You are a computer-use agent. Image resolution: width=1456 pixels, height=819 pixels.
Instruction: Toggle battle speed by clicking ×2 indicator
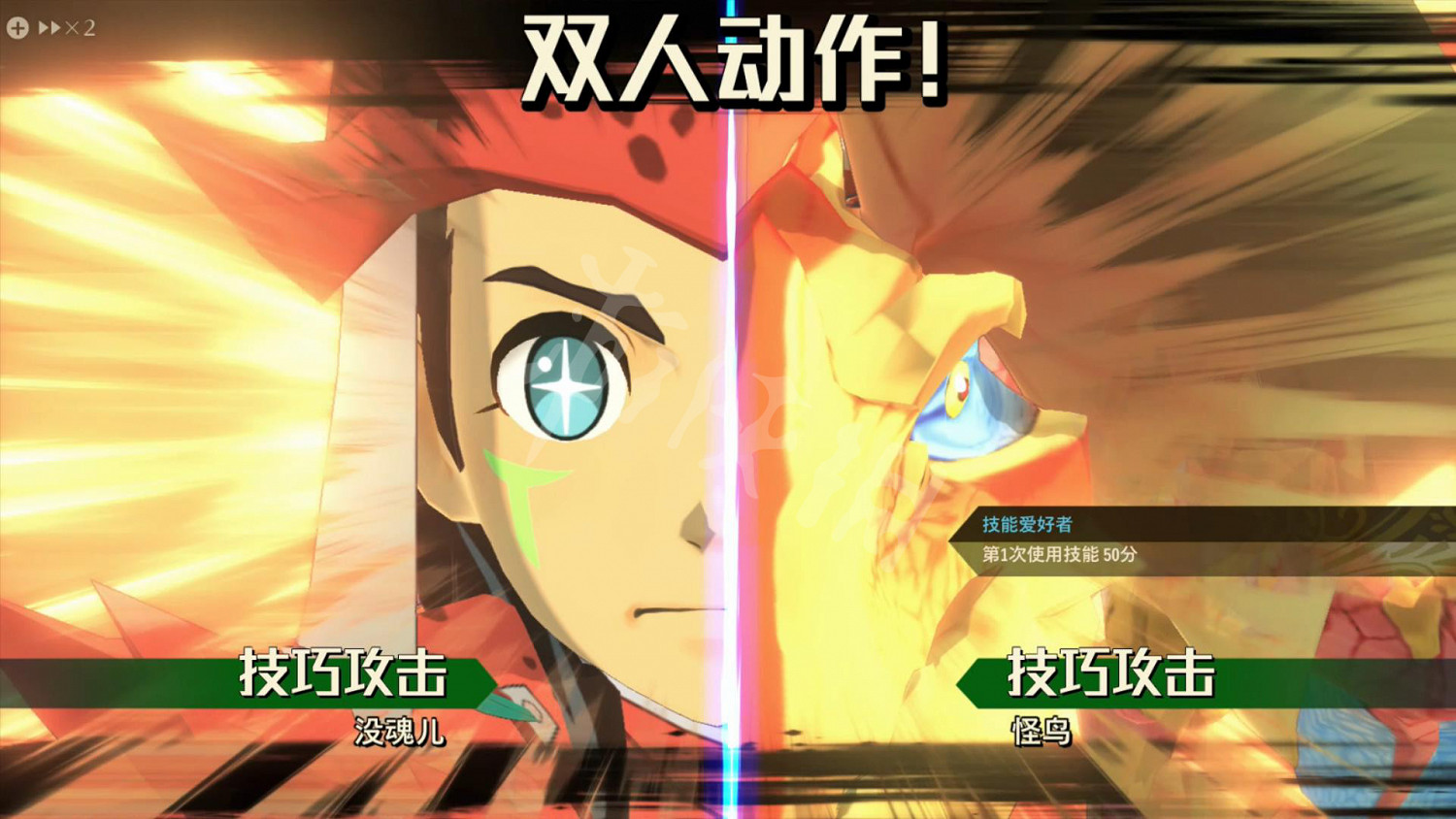(82, 27)
